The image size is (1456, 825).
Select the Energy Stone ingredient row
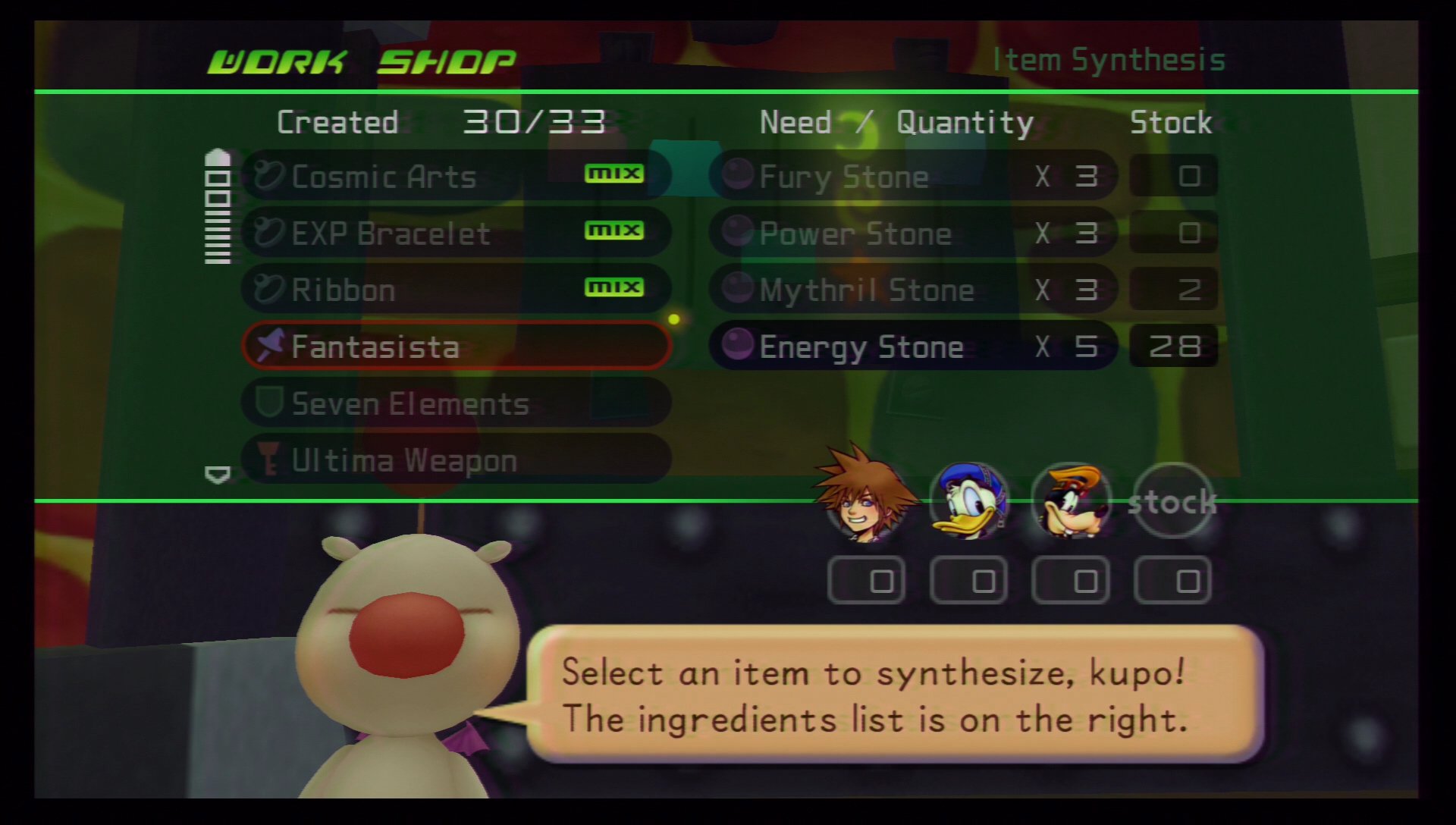912,347
